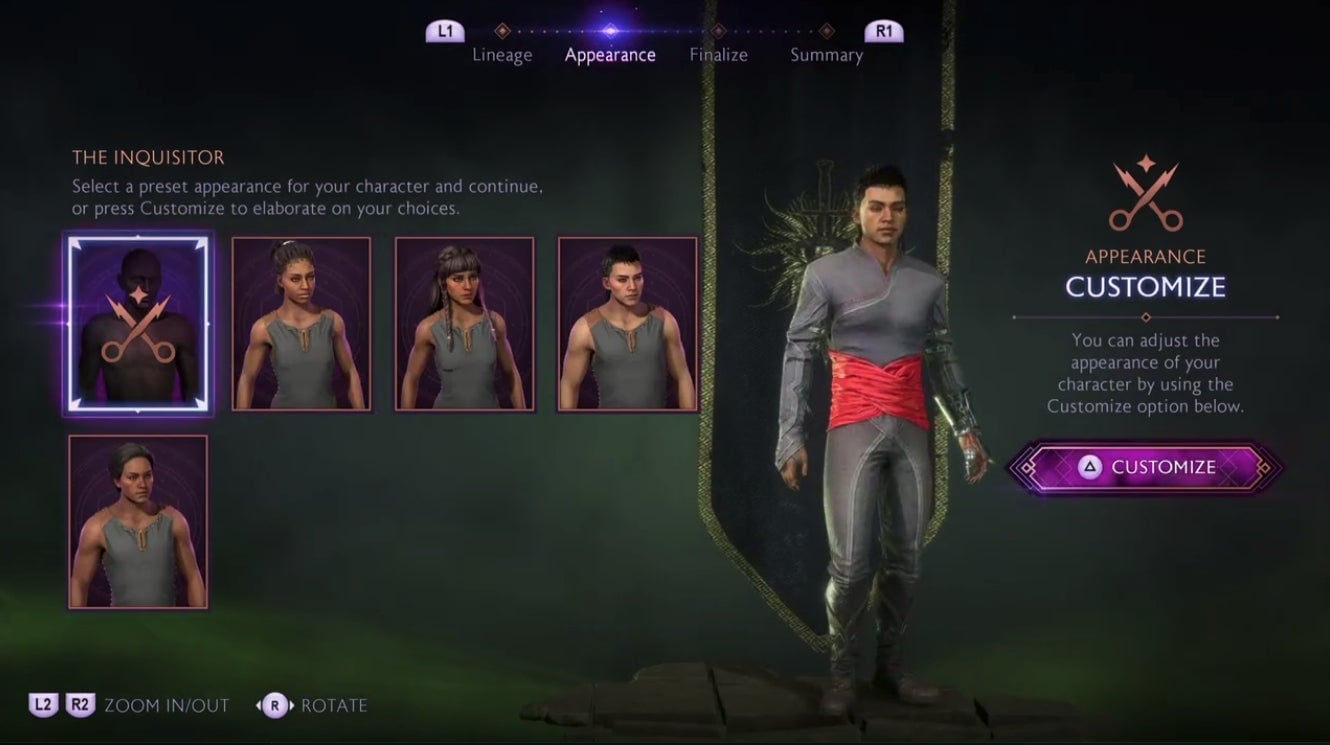
Task: Select the scissors custom preset thumbnail
Action: tap(137, 324)
